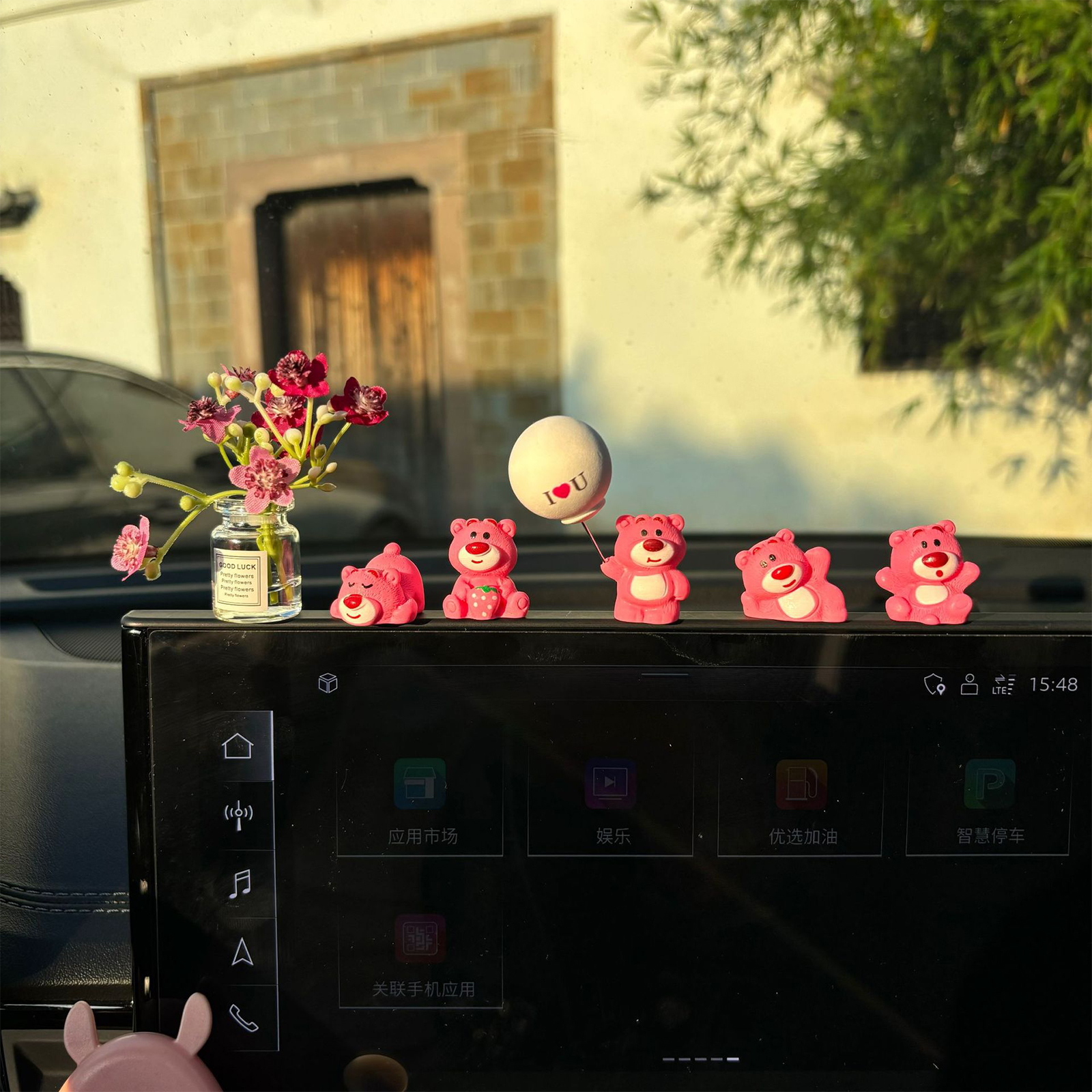Select the radio antenna icon
Viewport: 1092px width, 1092px height.
pyautogui.click(x=239, y=815)
